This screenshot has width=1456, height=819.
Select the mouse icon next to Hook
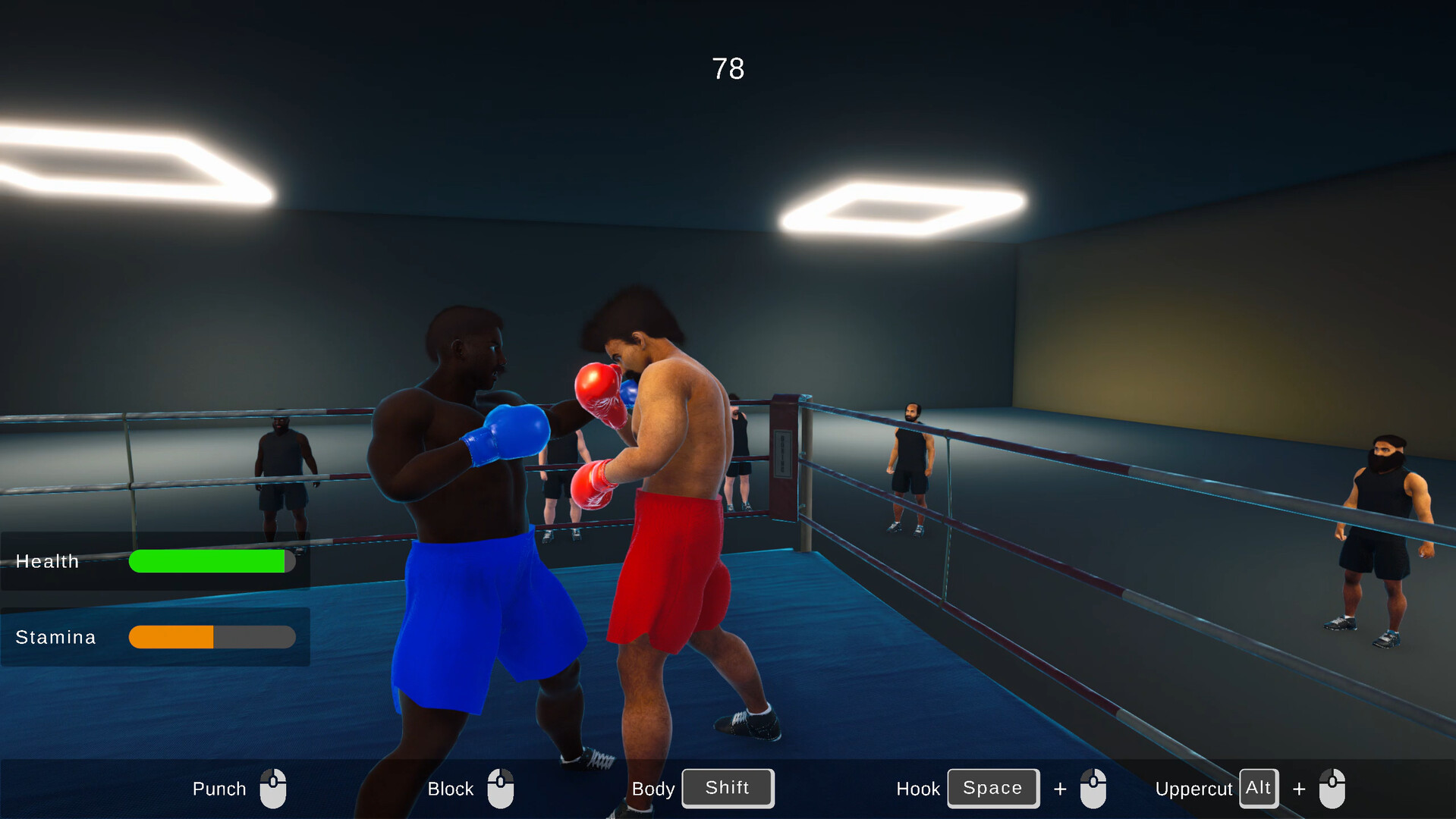tap(1093, 788)
